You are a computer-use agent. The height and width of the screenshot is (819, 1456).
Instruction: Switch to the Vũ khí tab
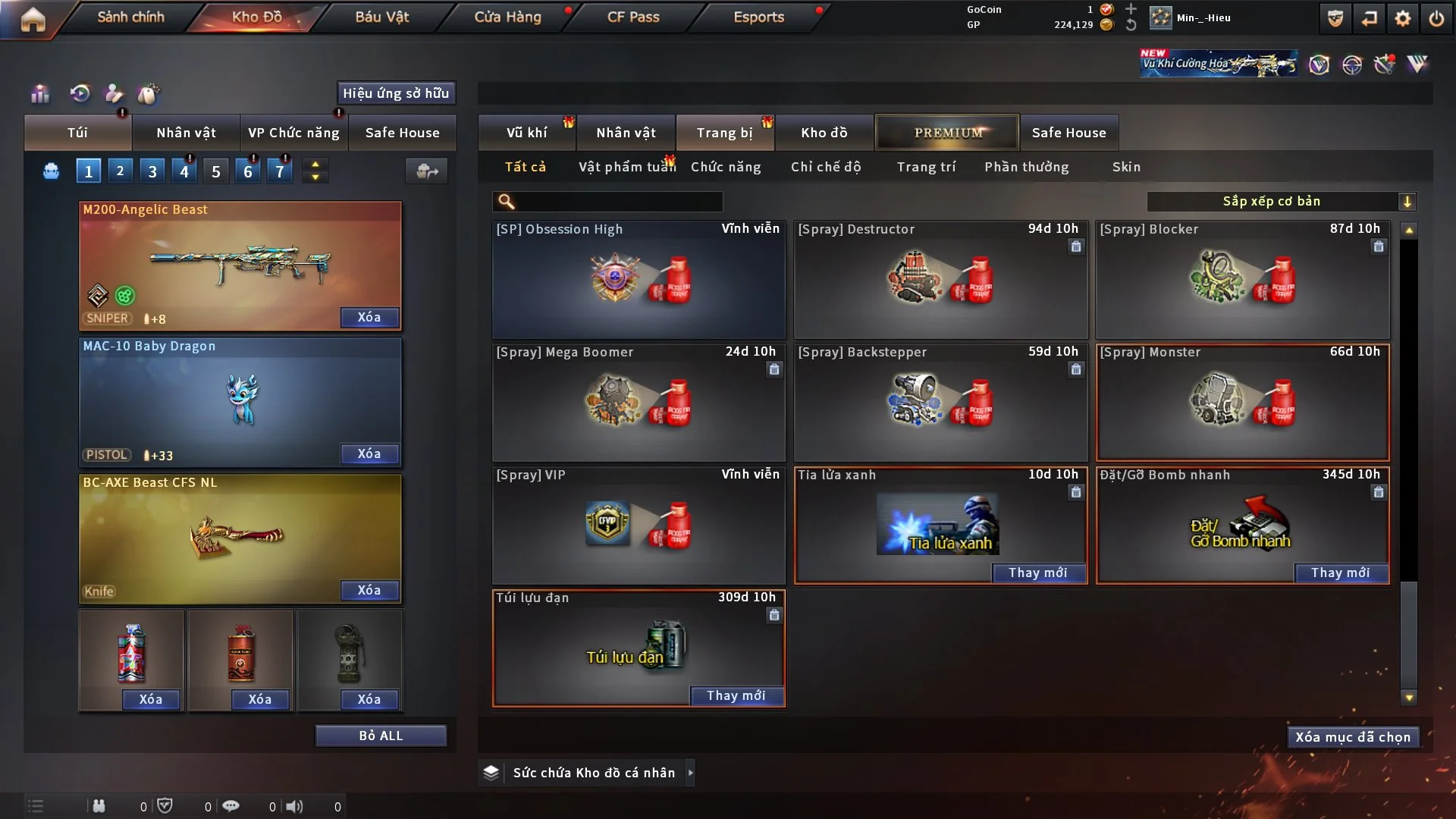(x=526, y=133)
